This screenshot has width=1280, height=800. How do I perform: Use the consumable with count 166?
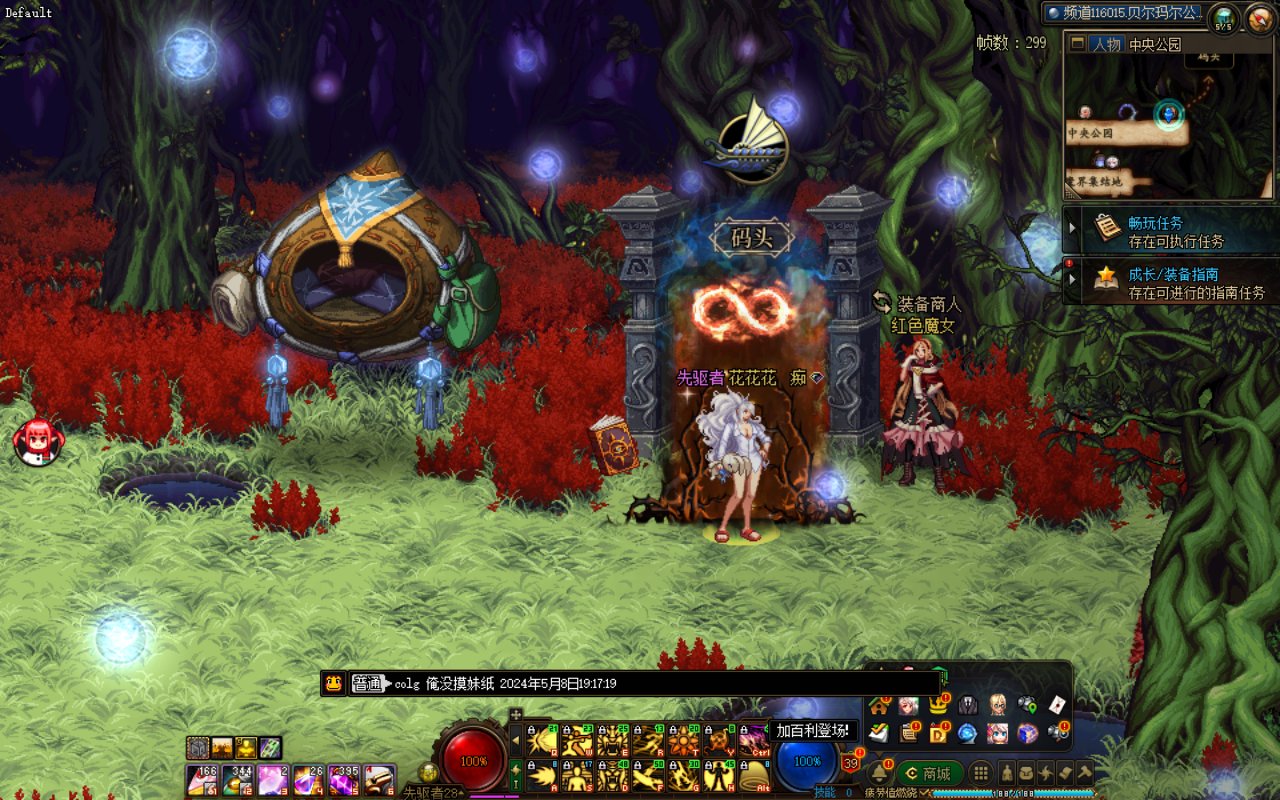(202, 779)
